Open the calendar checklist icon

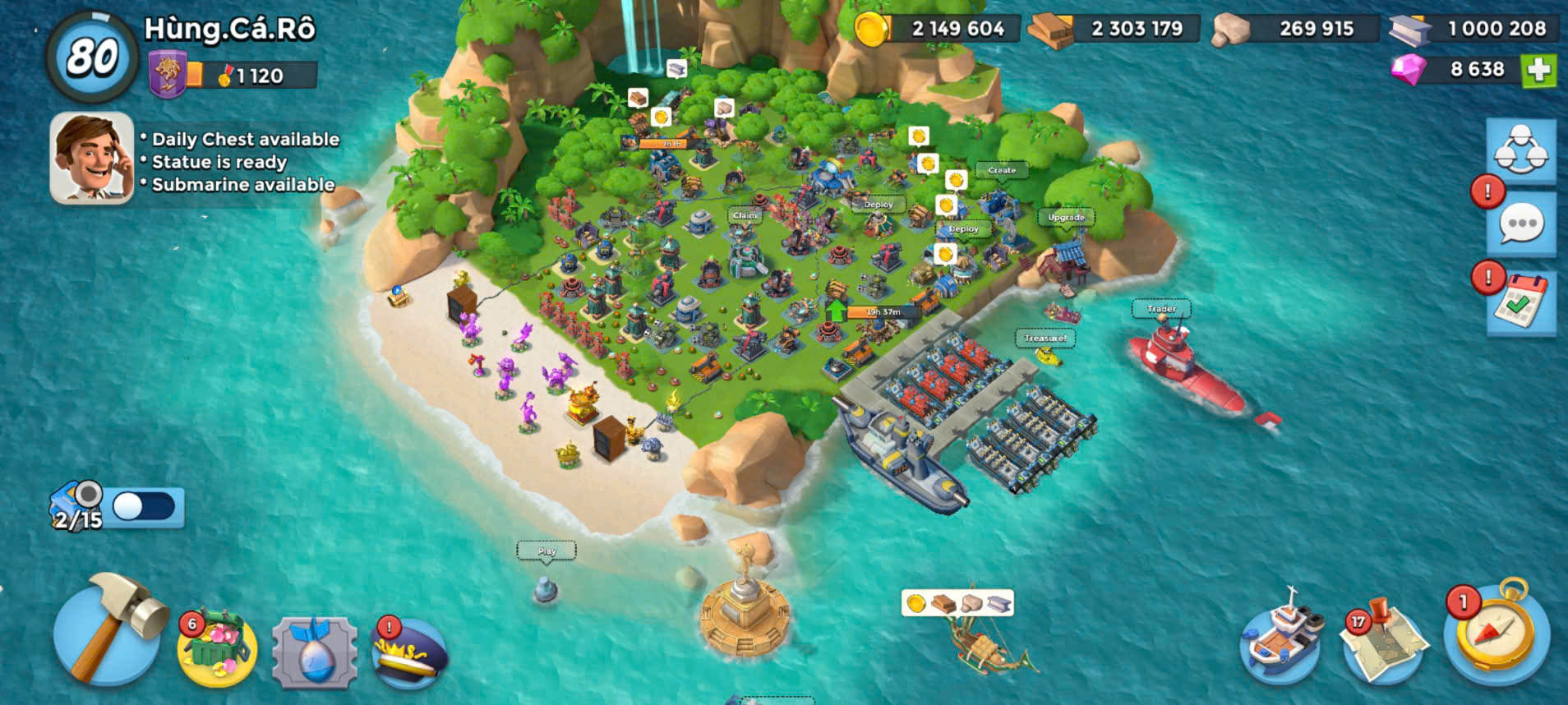[x=1521, y=303]
